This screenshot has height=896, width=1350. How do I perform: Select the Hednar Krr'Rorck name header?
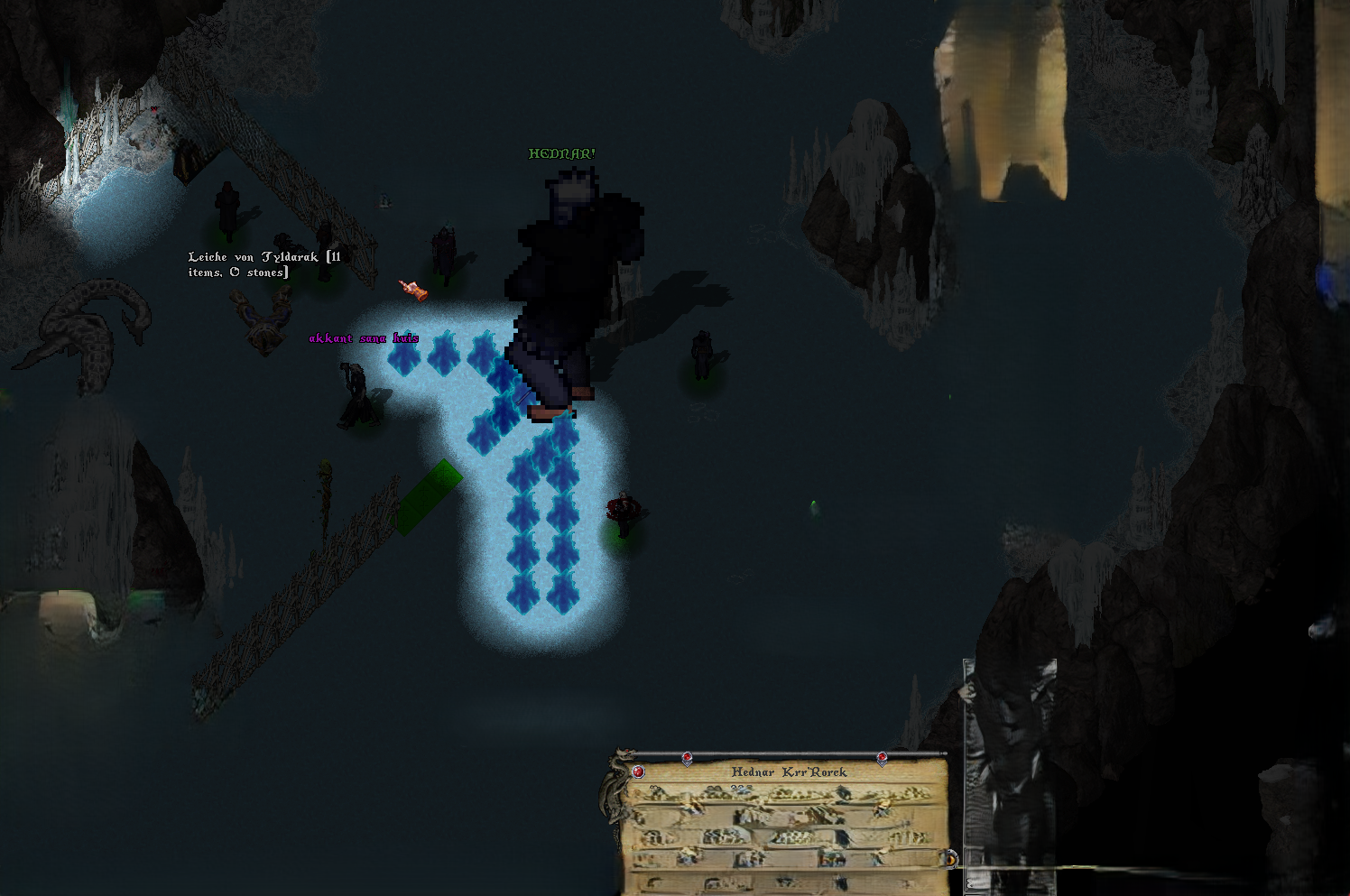pyautogui.click(x=789, y=772)
